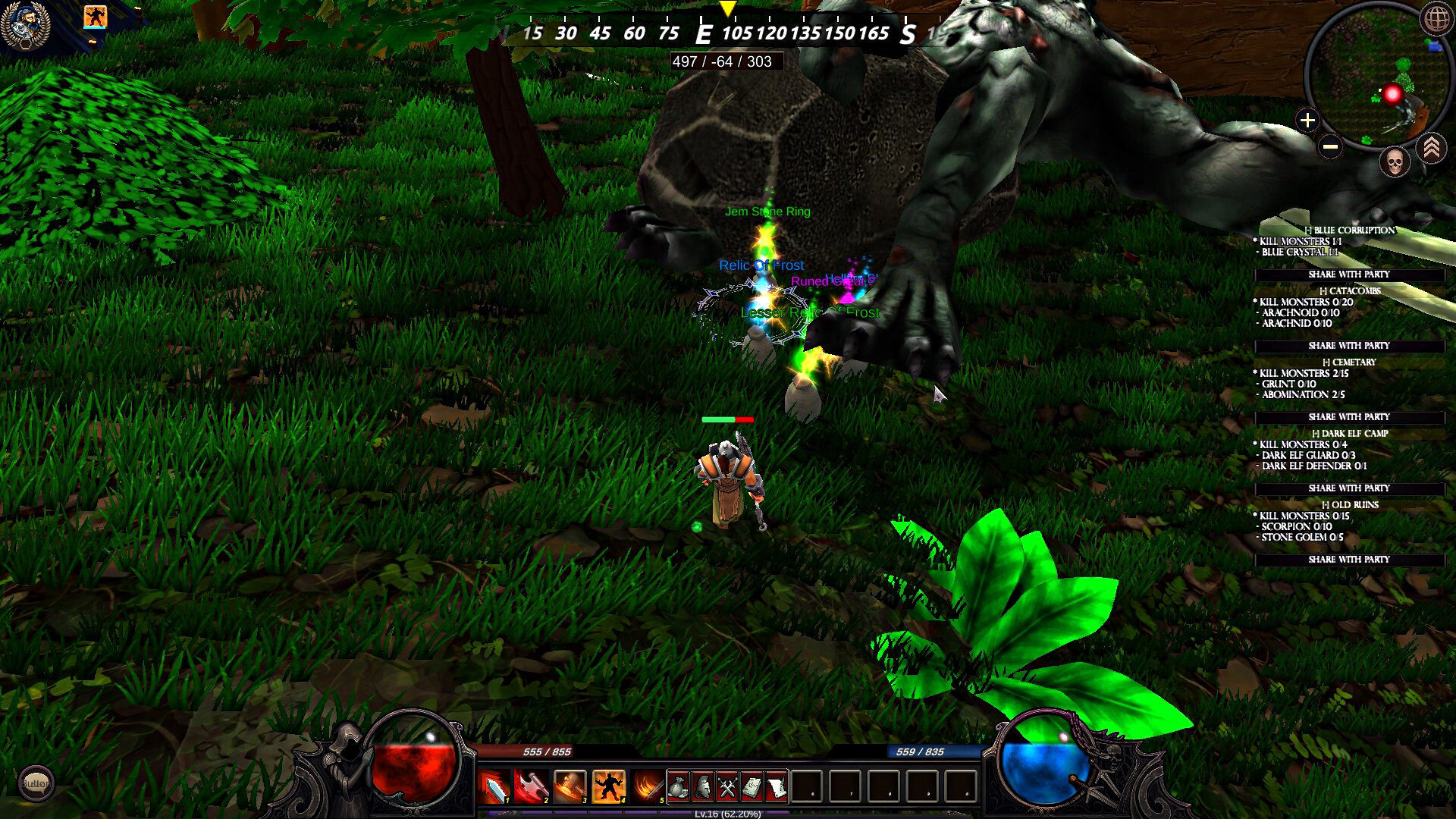
Task: Share the CEMETARY quest with party
Action: [1349, 416]
